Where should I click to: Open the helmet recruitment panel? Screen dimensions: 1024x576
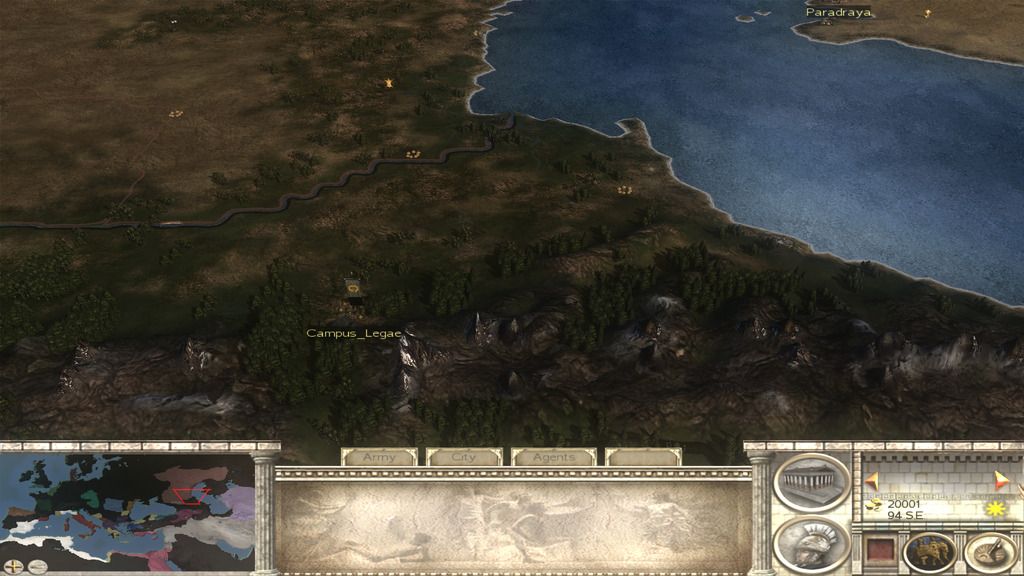(x=811, y=545)
